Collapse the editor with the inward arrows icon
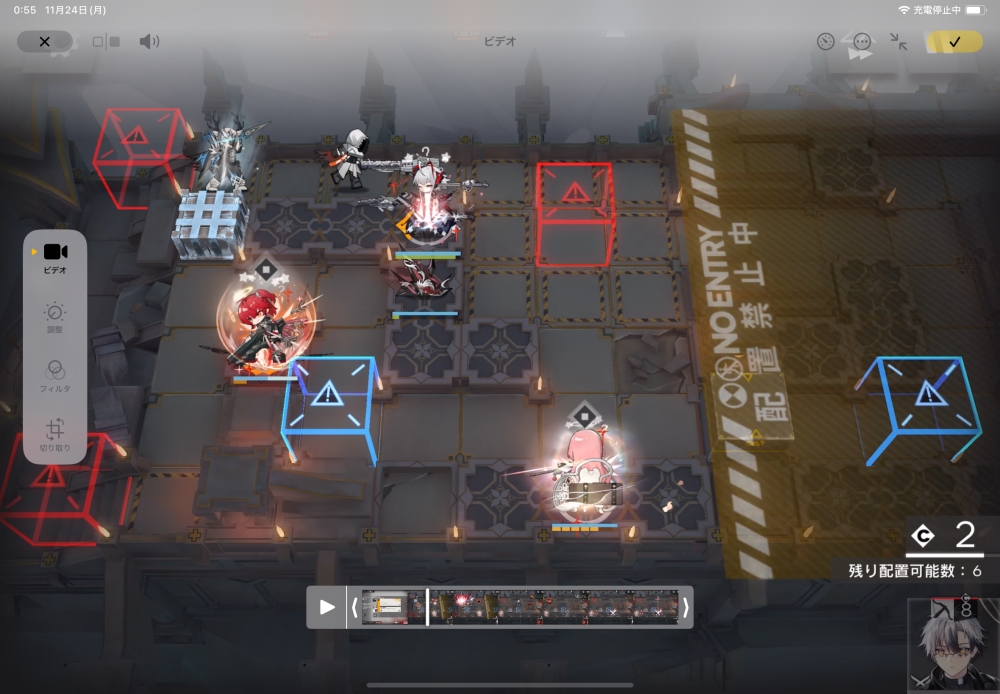 click(898, 42)
